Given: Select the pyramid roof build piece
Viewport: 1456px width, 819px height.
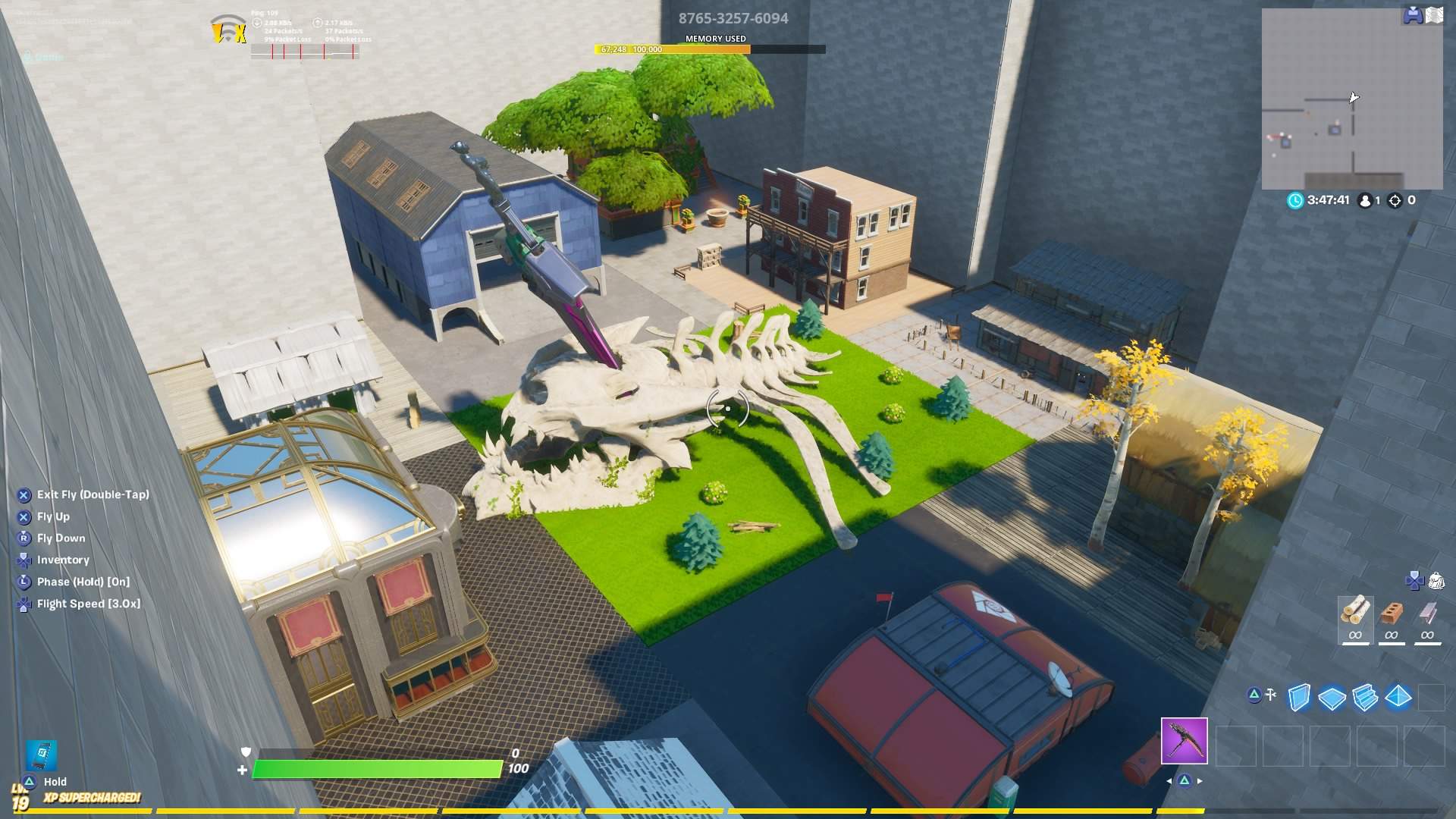Looking at the screenshot, I should pyautogui.click(x=1397, y=696).
